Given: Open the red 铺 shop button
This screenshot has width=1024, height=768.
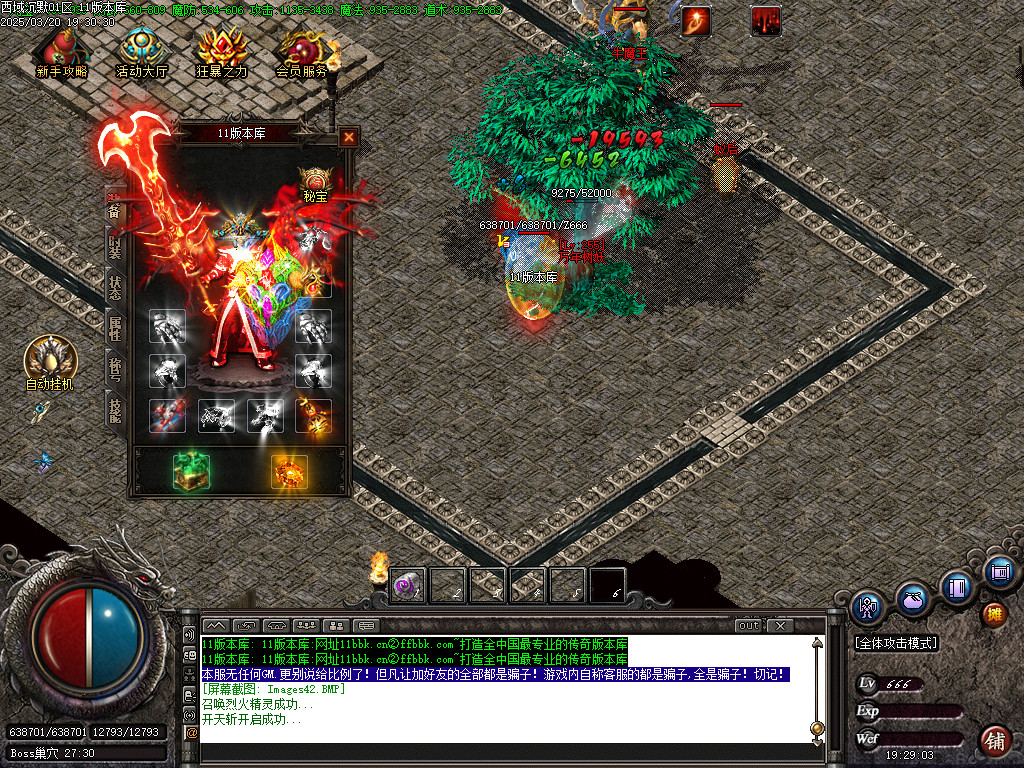Looking at the screenshot, I should click(995, 741).
